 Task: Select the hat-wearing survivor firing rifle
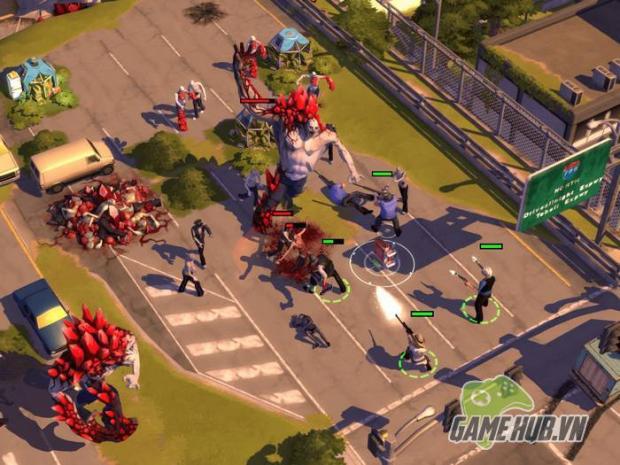click(417, 347)
